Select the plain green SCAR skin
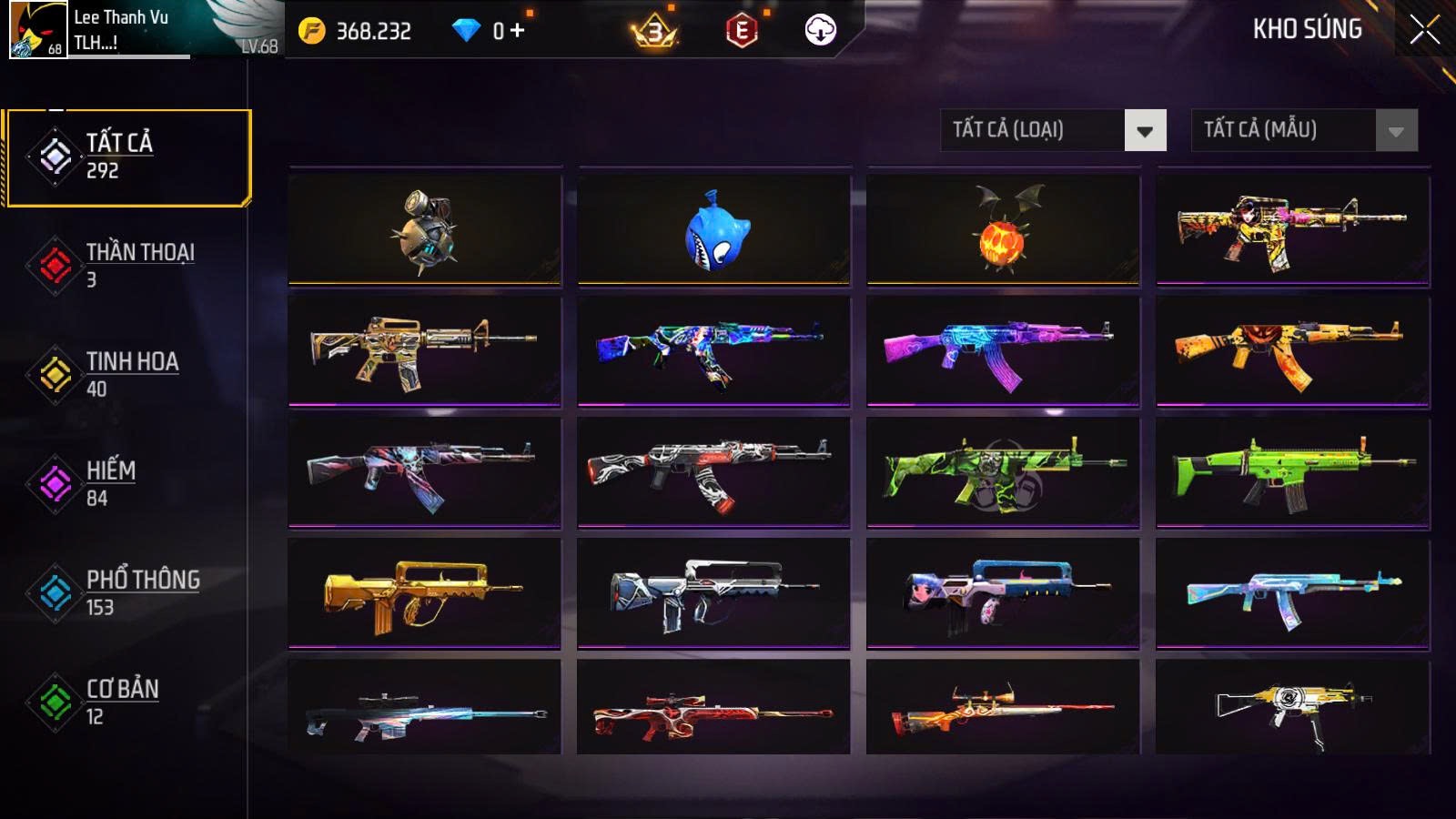Viewport: 1456px width, 819px height. 1292,472
